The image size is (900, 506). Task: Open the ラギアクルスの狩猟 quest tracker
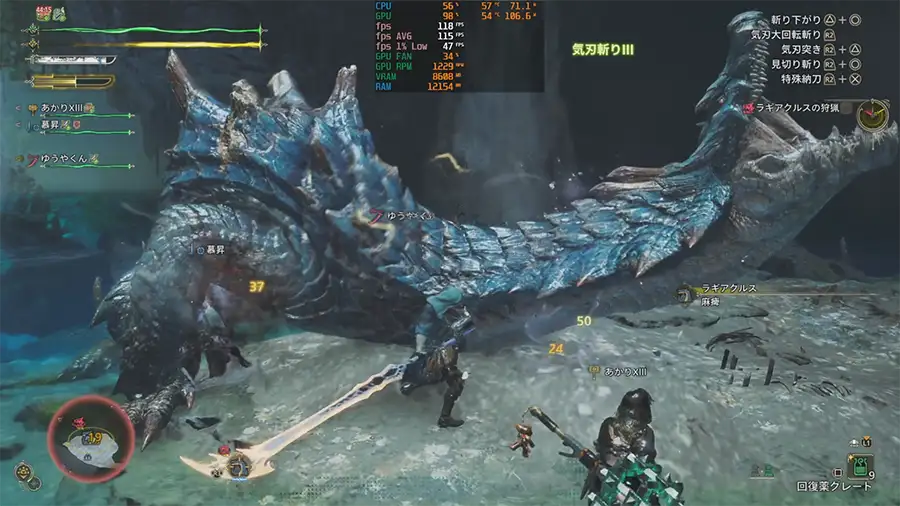click(x=796, y=108)
